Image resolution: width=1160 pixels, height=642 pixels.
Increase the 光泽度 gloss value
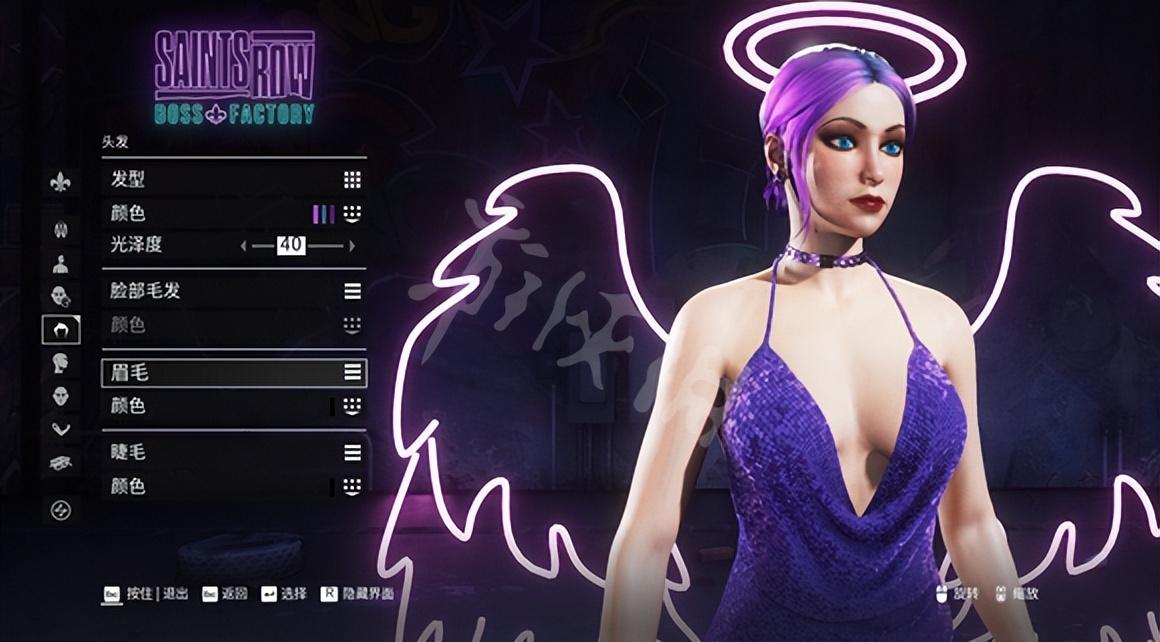[x=351, y=245]
